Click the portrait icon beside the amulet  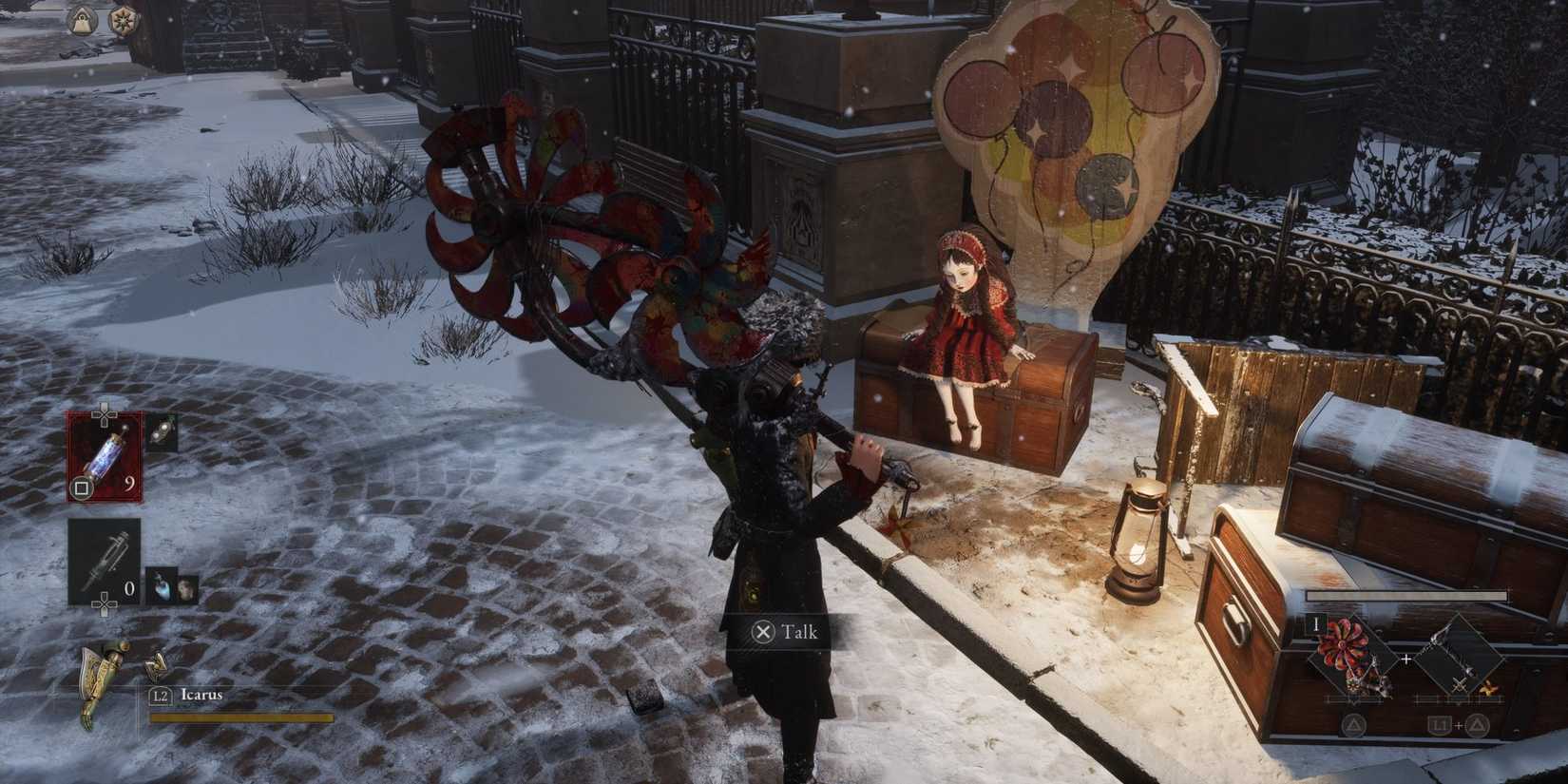[x=186, y=588]
